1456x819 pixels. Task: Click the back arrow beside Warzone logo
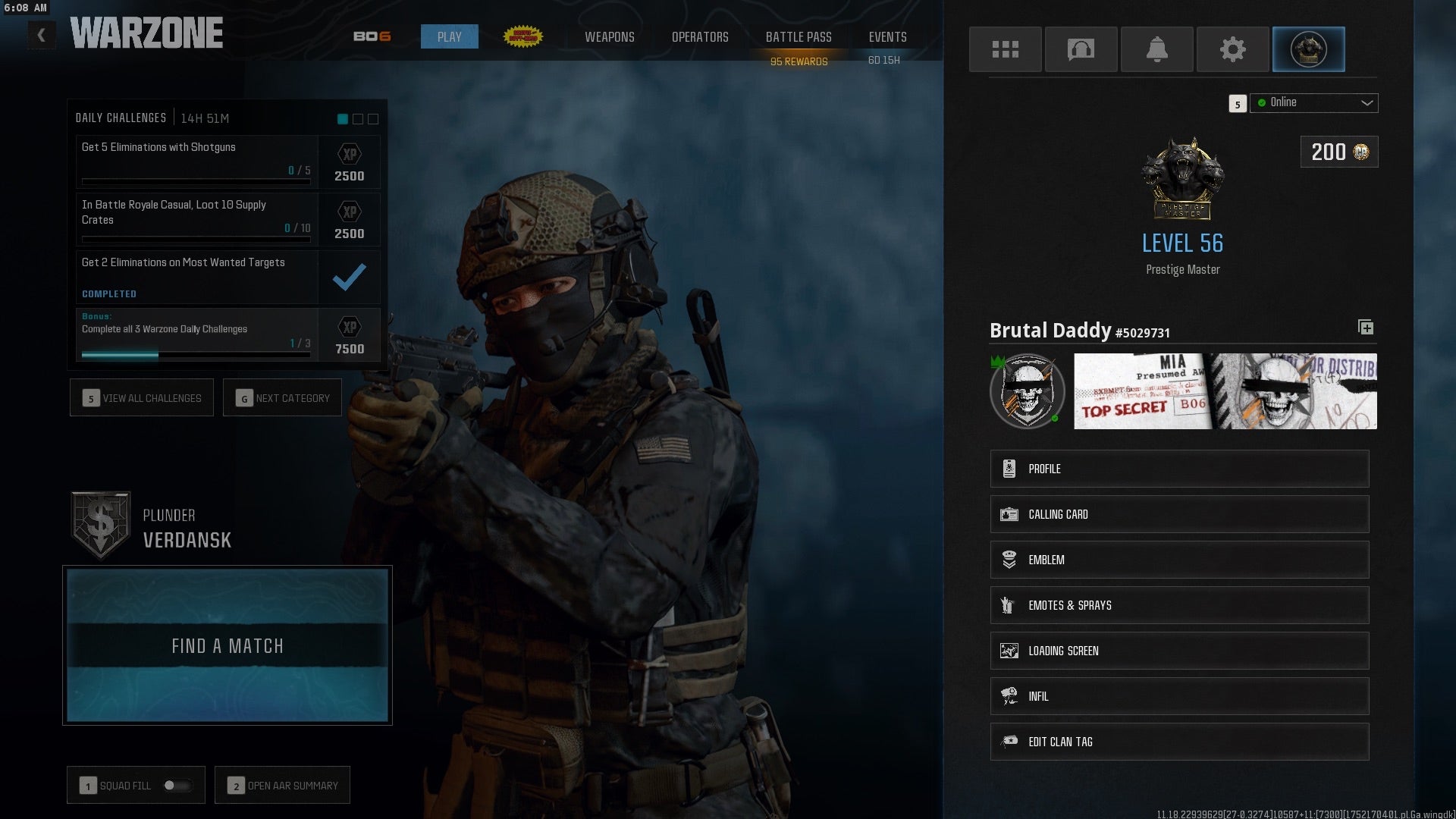point(42,35)
